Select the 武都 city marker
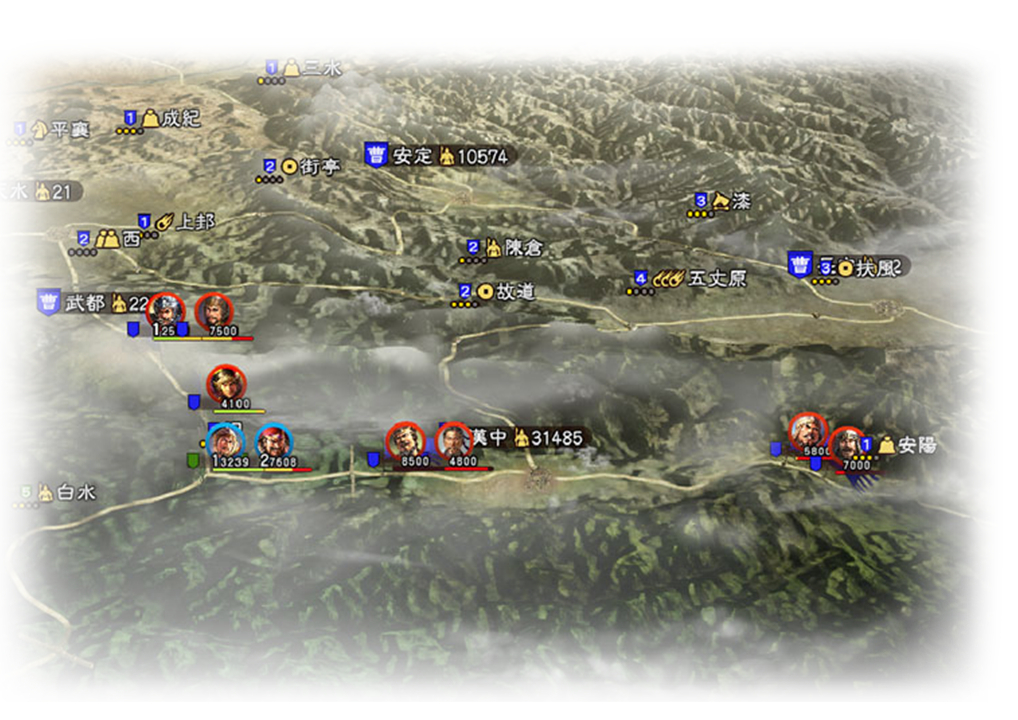Image resolution: width=1018 pixels, height=720 pixels. (84, 303)
